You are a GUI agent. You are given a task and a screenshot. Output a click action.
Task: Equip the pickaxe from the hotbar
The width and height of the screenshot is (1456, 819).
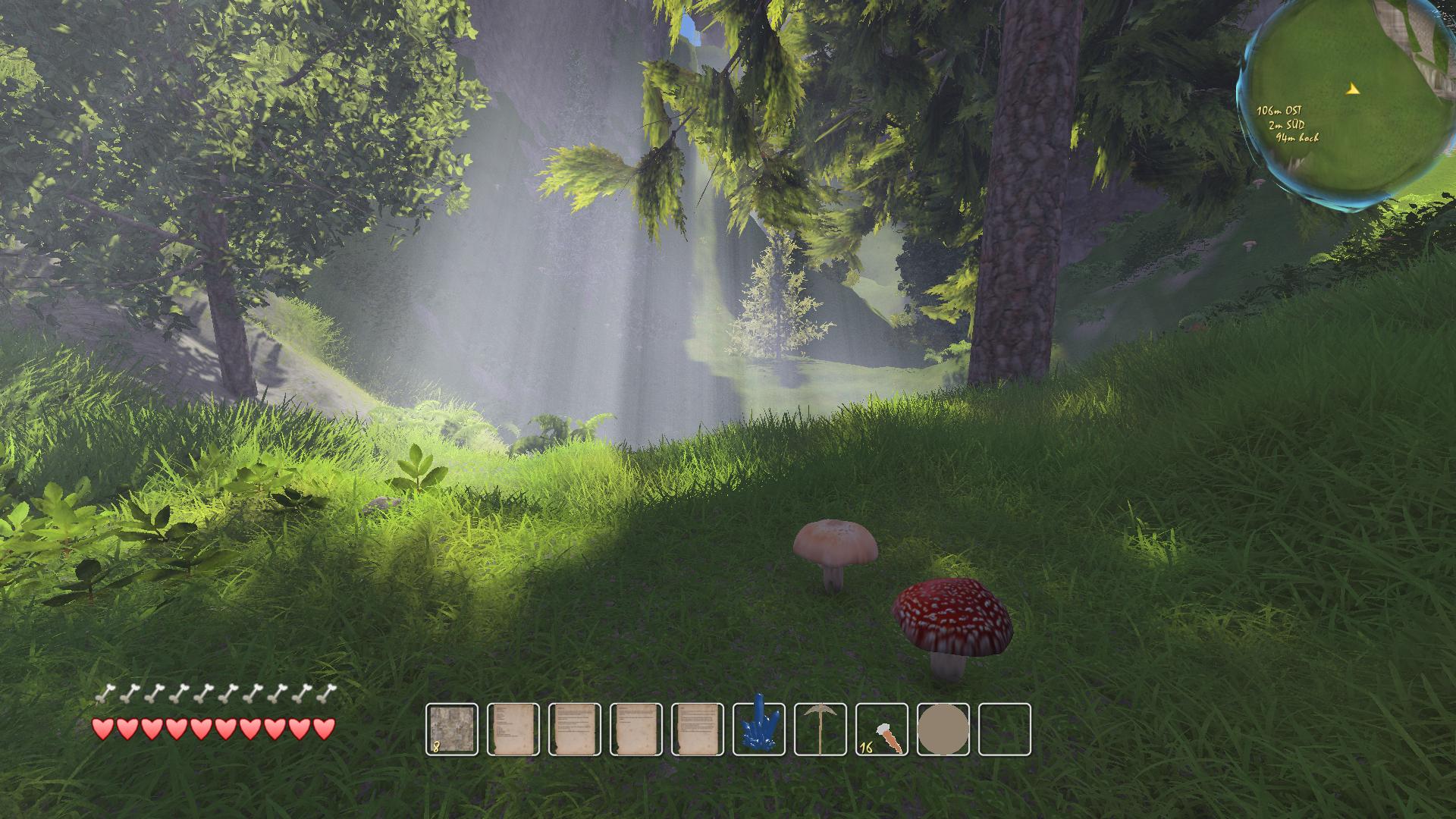[821, 730]
